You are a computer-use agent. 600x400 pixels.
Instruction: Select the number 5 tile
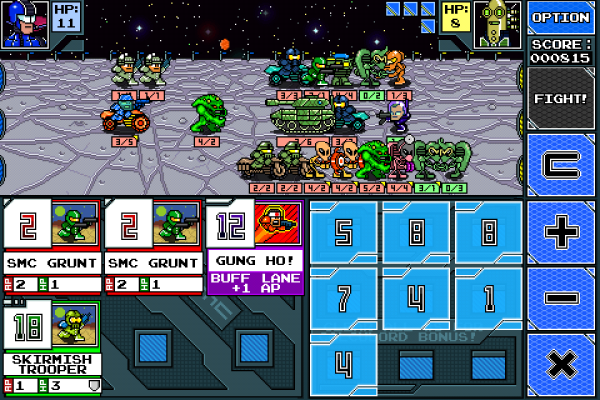tap(344, 234)
